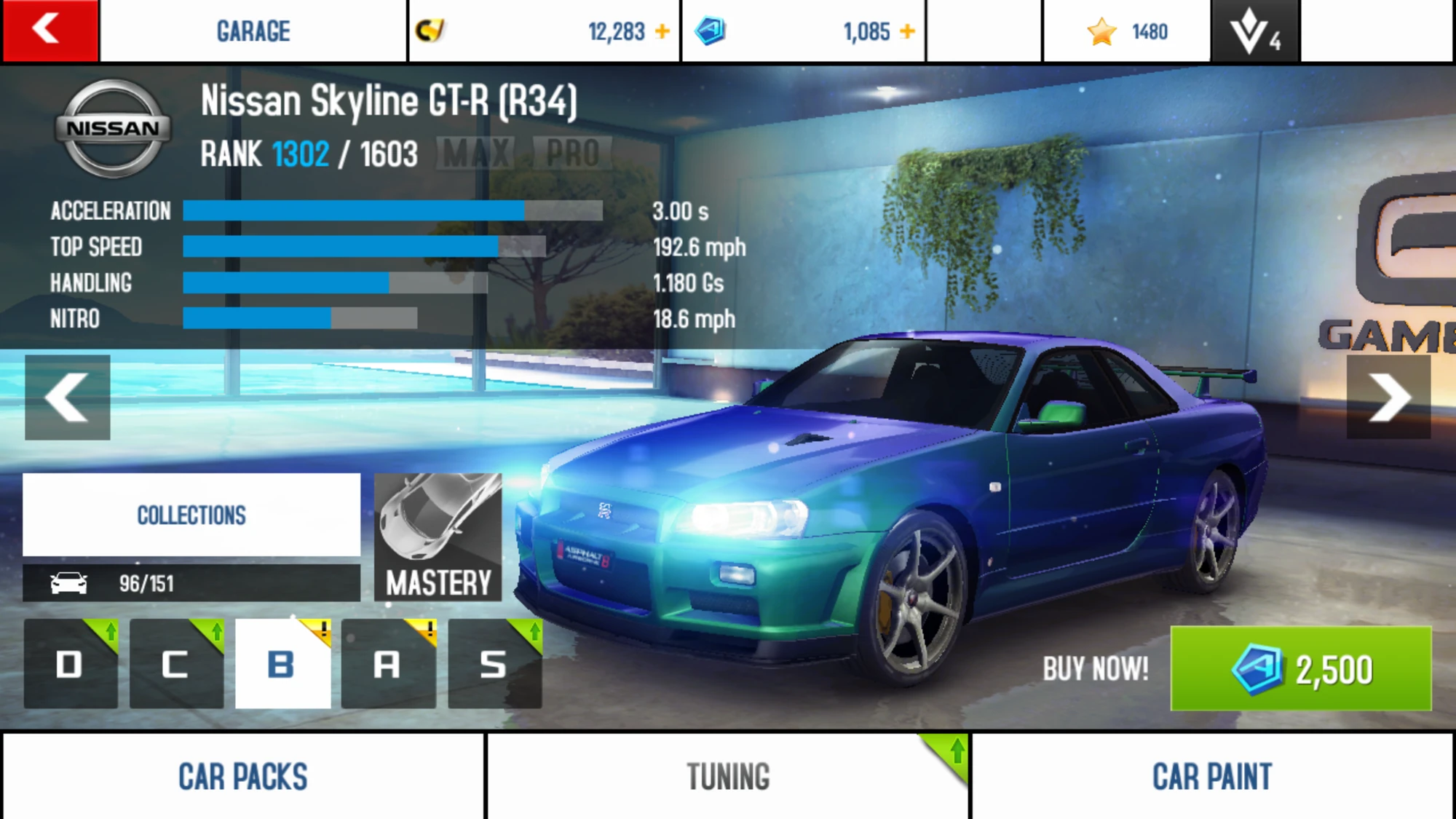Show the next car in the garage
Image resolution: width=1456 pixels, height=819 pixels.
1388,397
